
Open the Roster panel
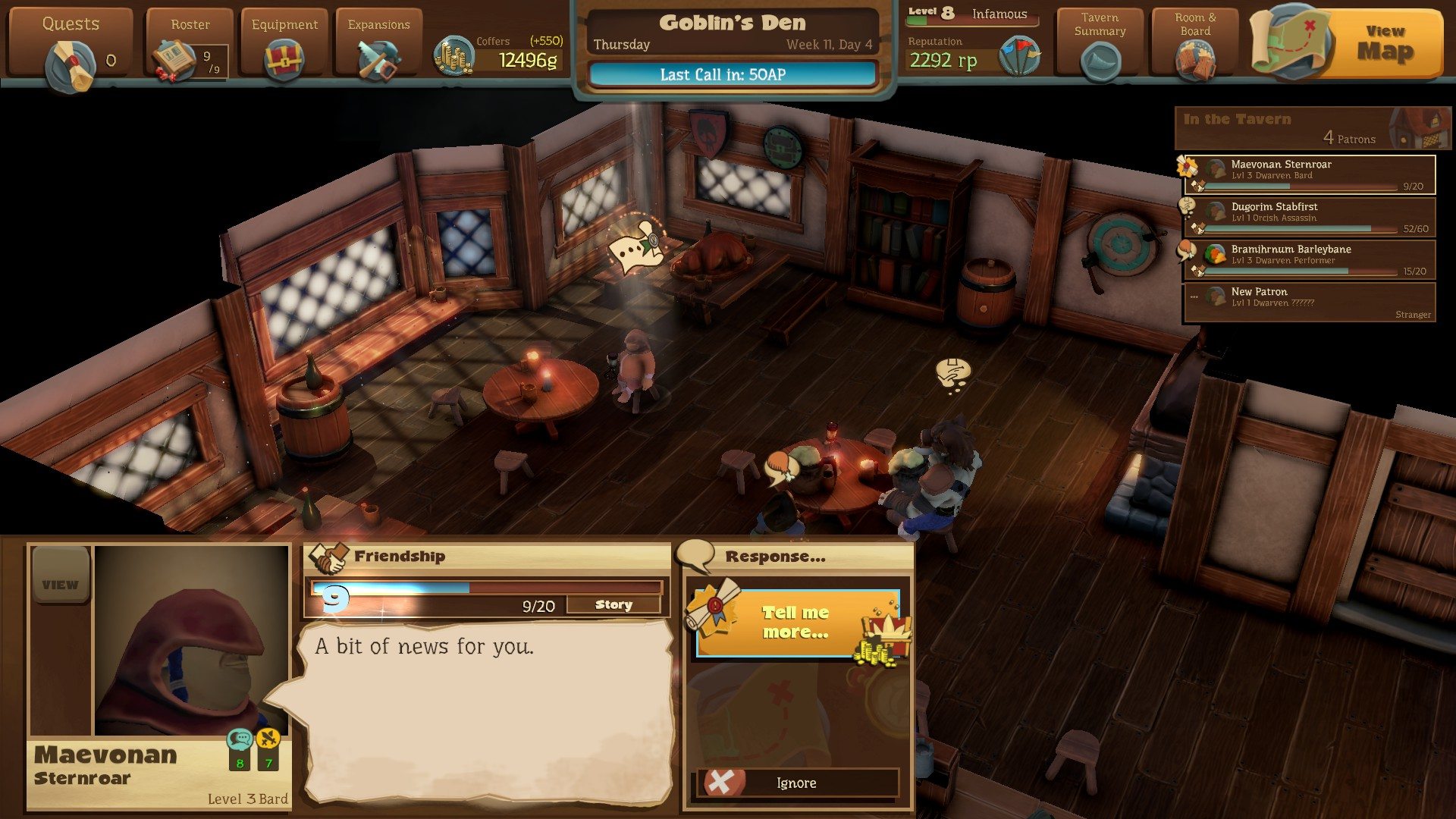coord(190,47)
